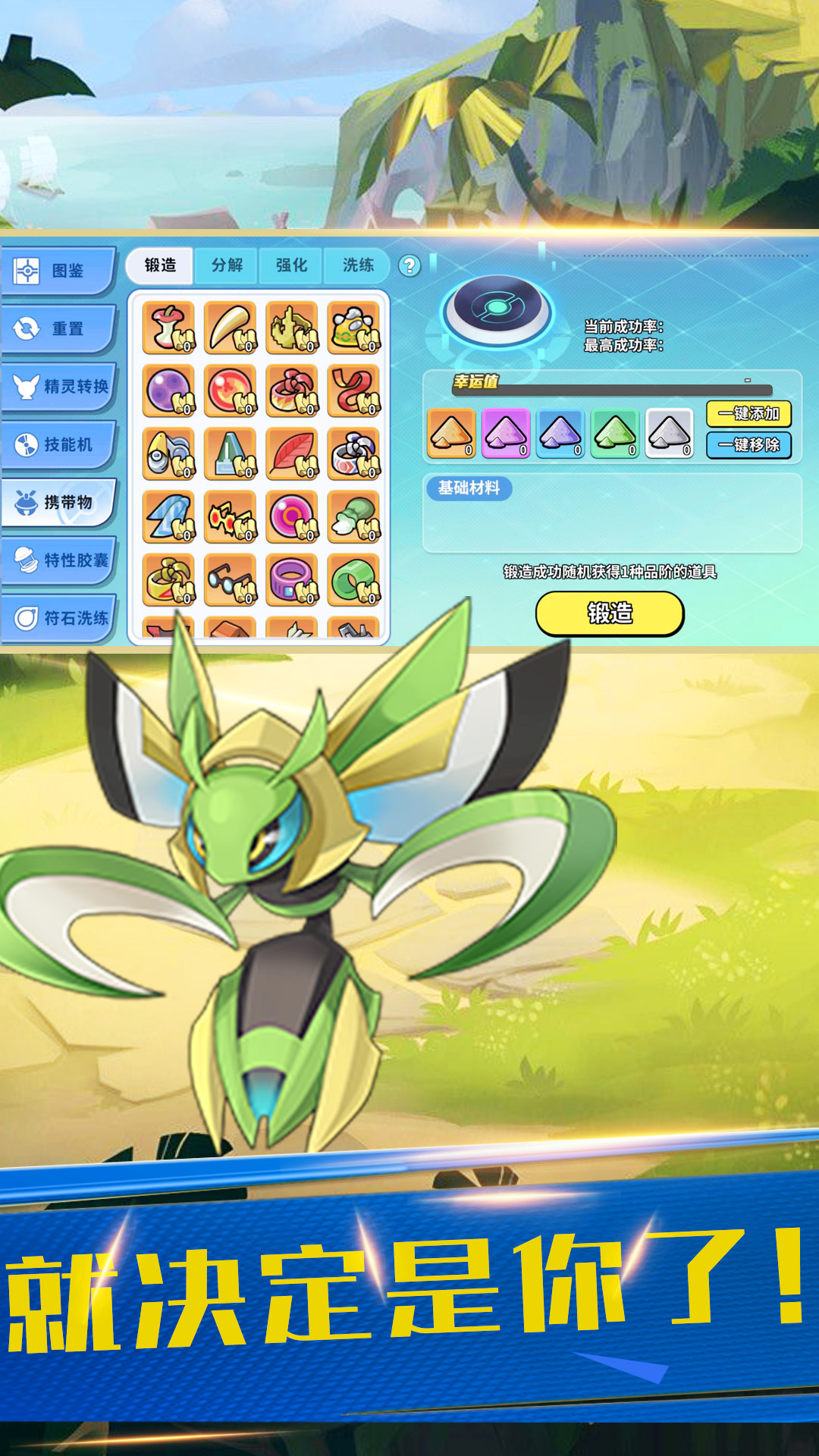Screen dimensions: 819x1456
Task: Show the 洗练 tab
Action: click(x=358, y=265)
